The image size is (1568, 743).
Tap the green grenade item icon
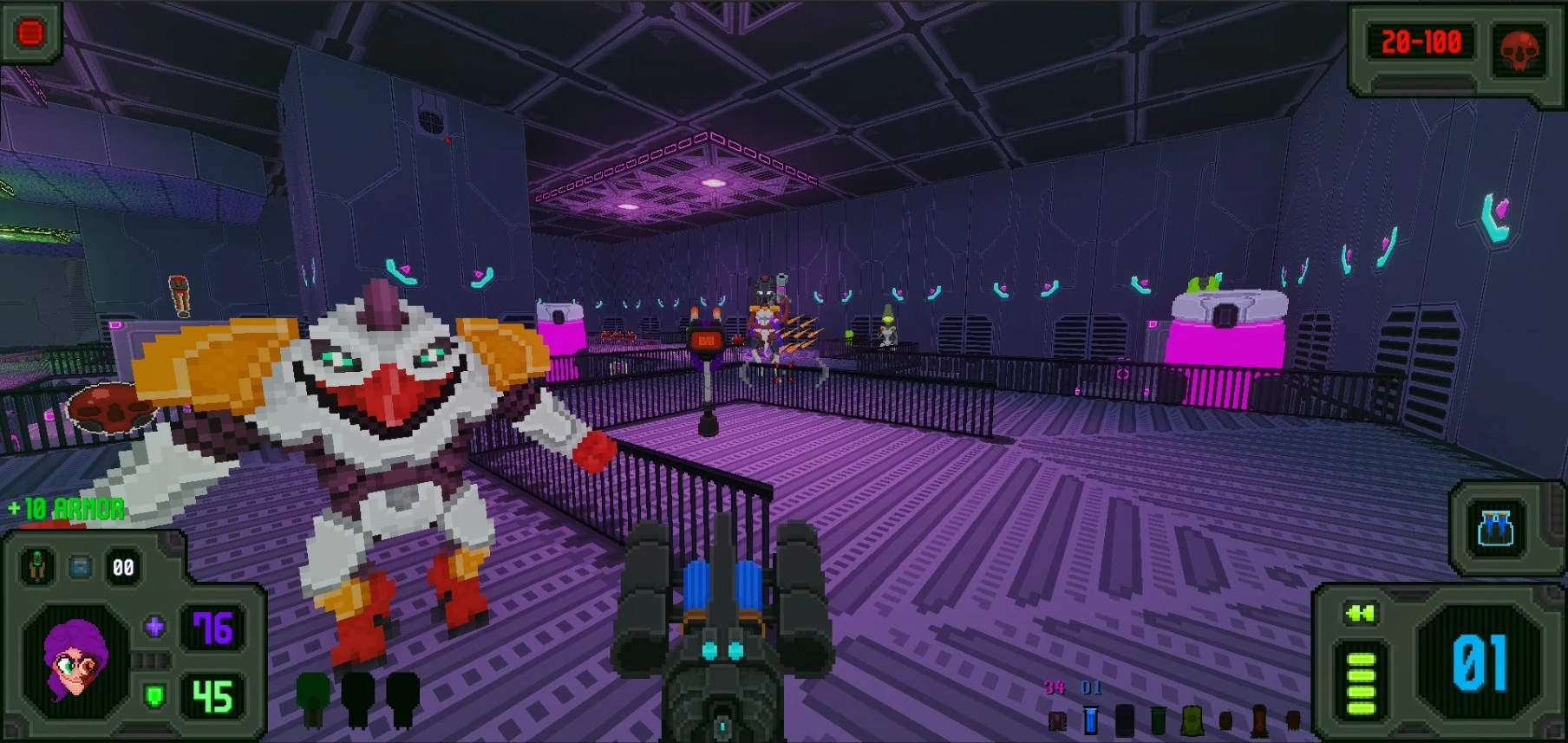pos(36,567)
